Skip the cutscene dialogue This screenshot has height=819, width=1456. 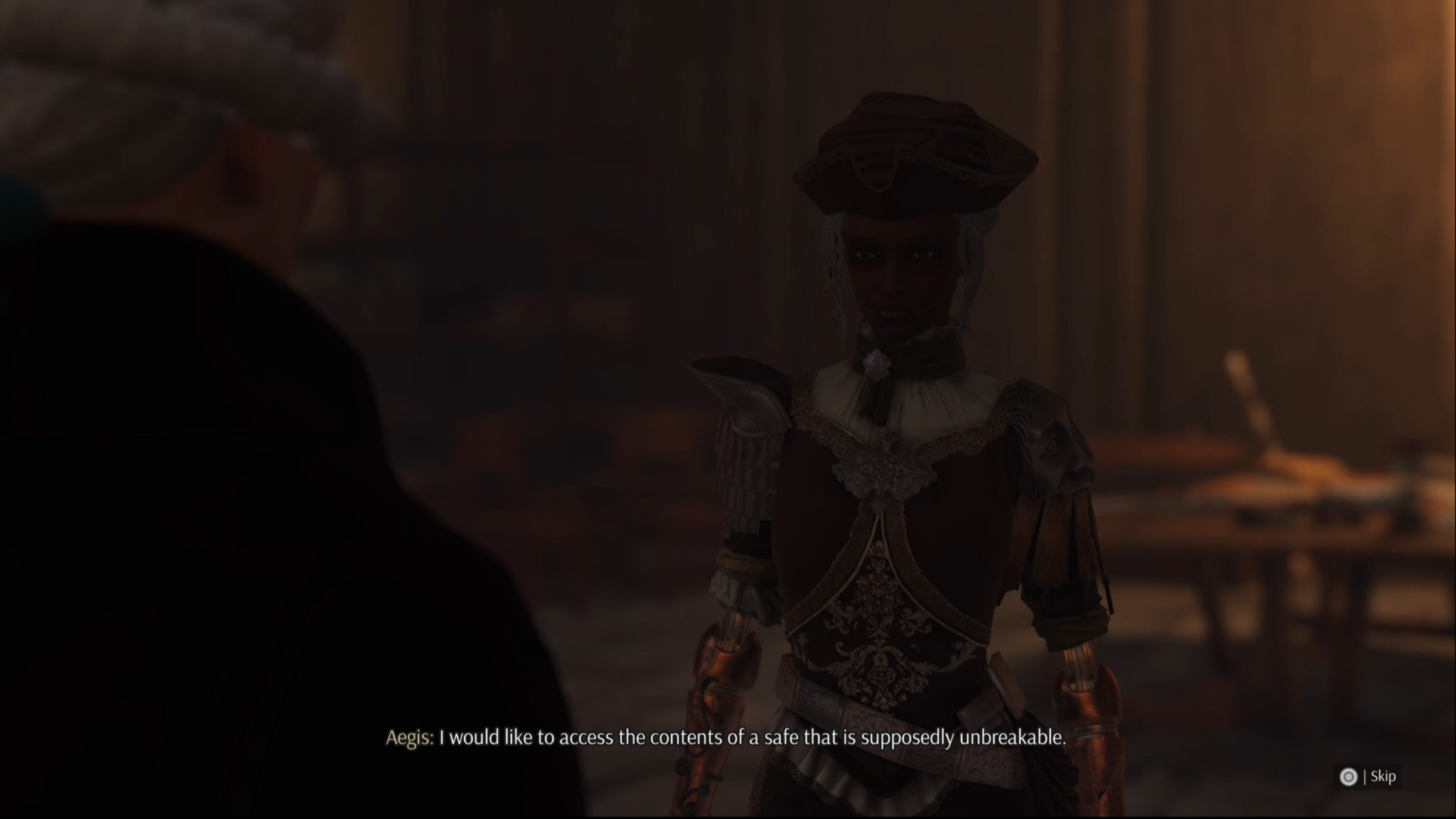(1367, 776)
